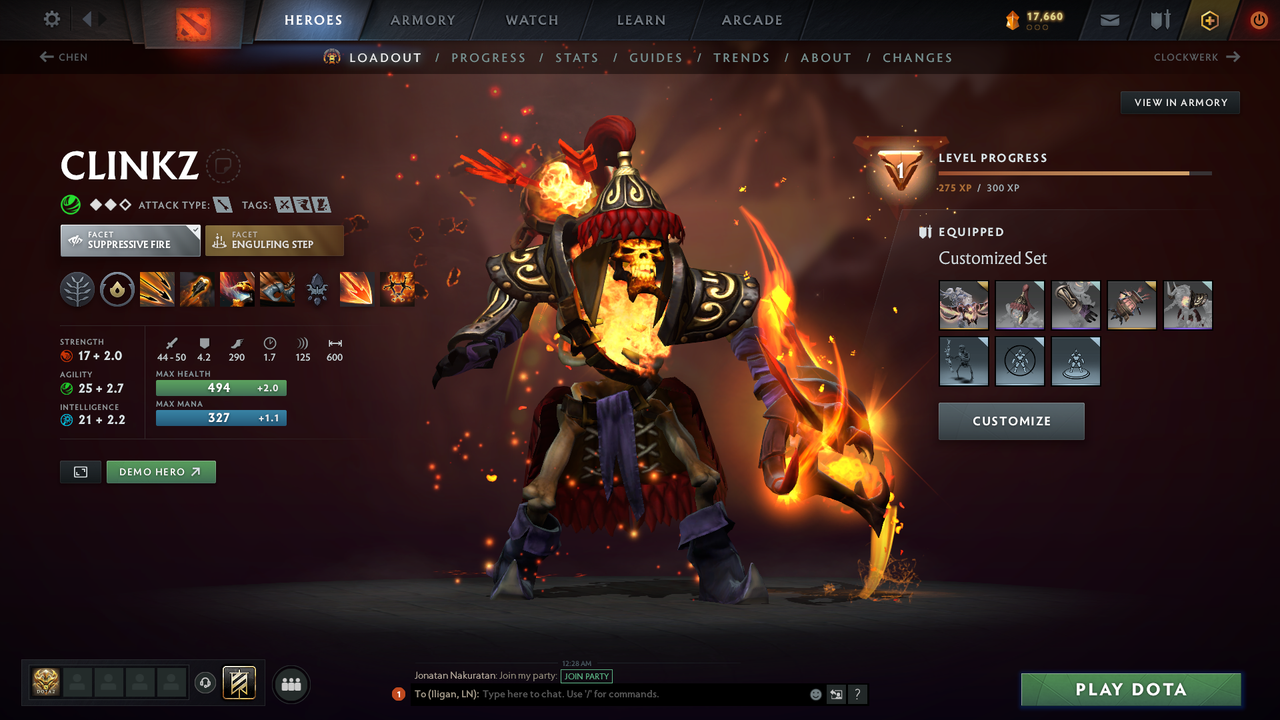Viewport: 1280px width, 720px height.
Task: Select the Suppressive Fire facet
Action: (130, 240)
